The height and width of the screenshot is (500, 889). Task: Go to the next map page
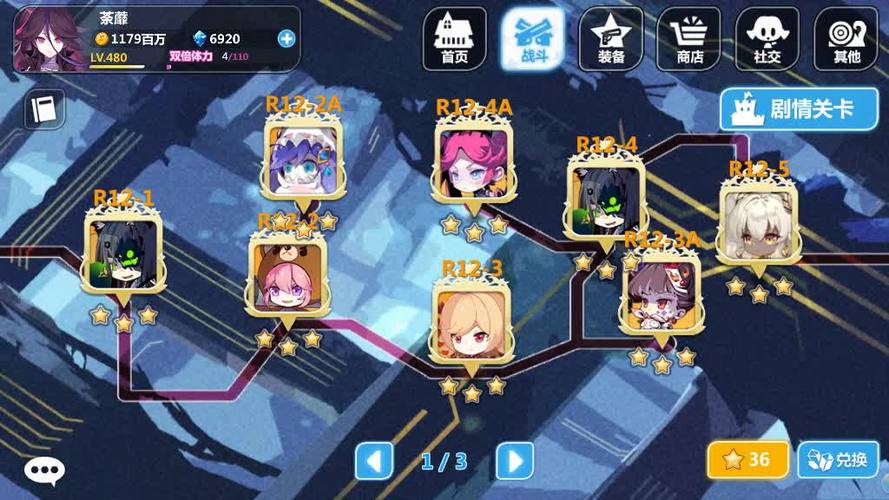(x=514, y=461)
